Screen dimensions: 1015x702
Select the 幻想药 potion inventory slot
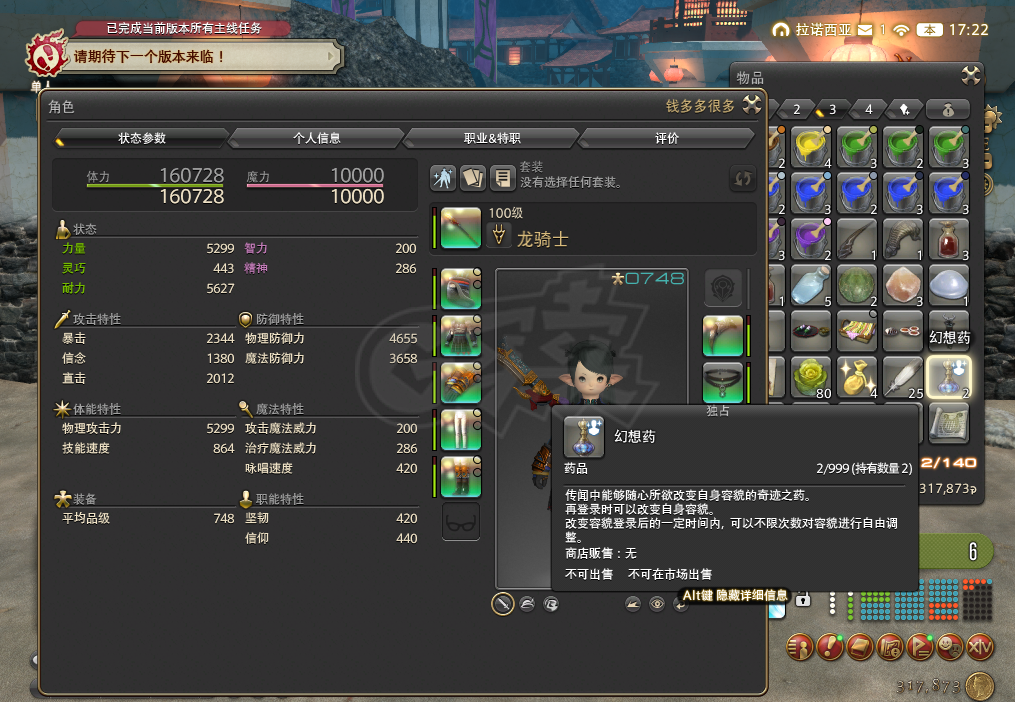[x=946, y=377]
